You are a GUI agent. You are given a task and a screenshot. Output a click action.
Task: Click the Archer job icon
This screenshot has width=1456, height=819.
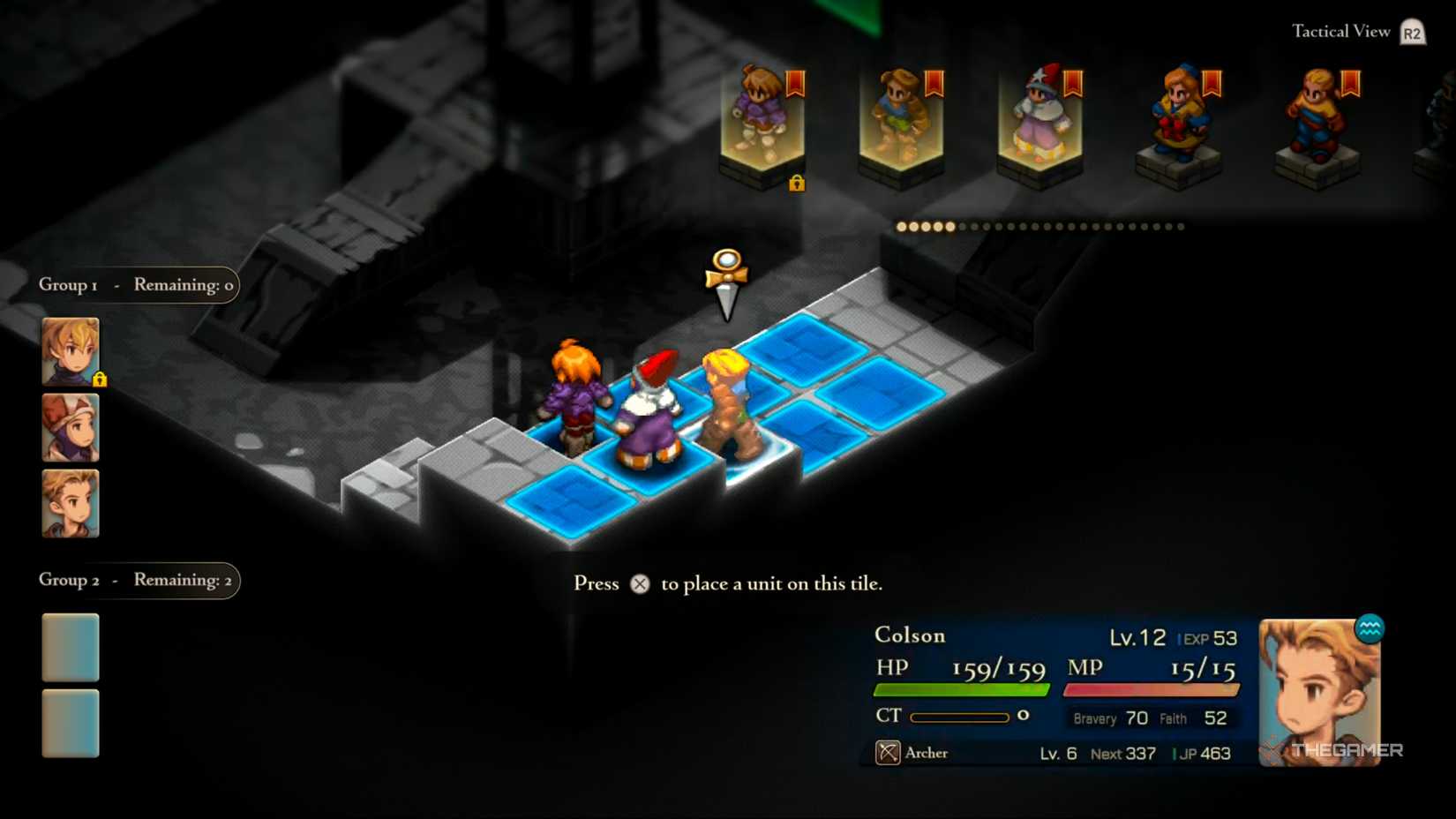[x=888, y=753]
